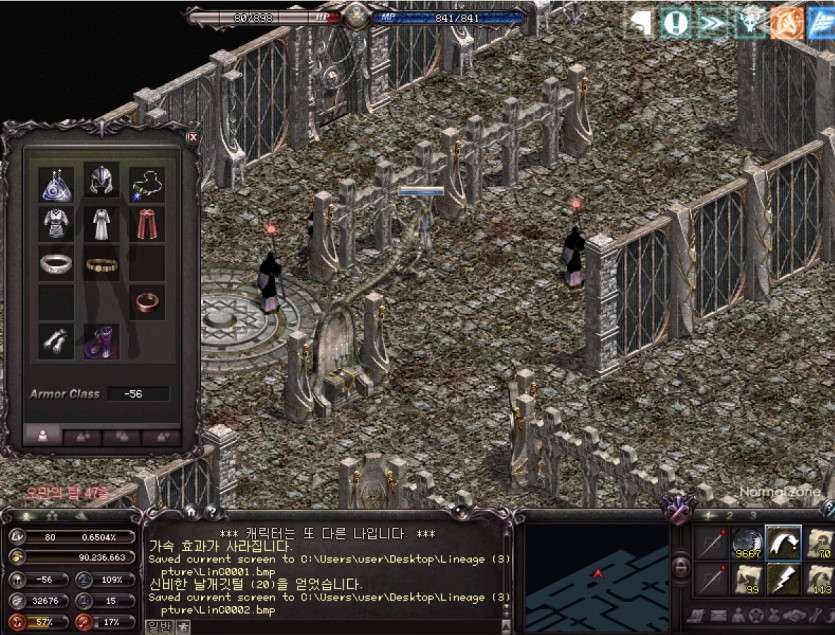
Task: Select the red ring slot
Action: (x=147, y=300)
